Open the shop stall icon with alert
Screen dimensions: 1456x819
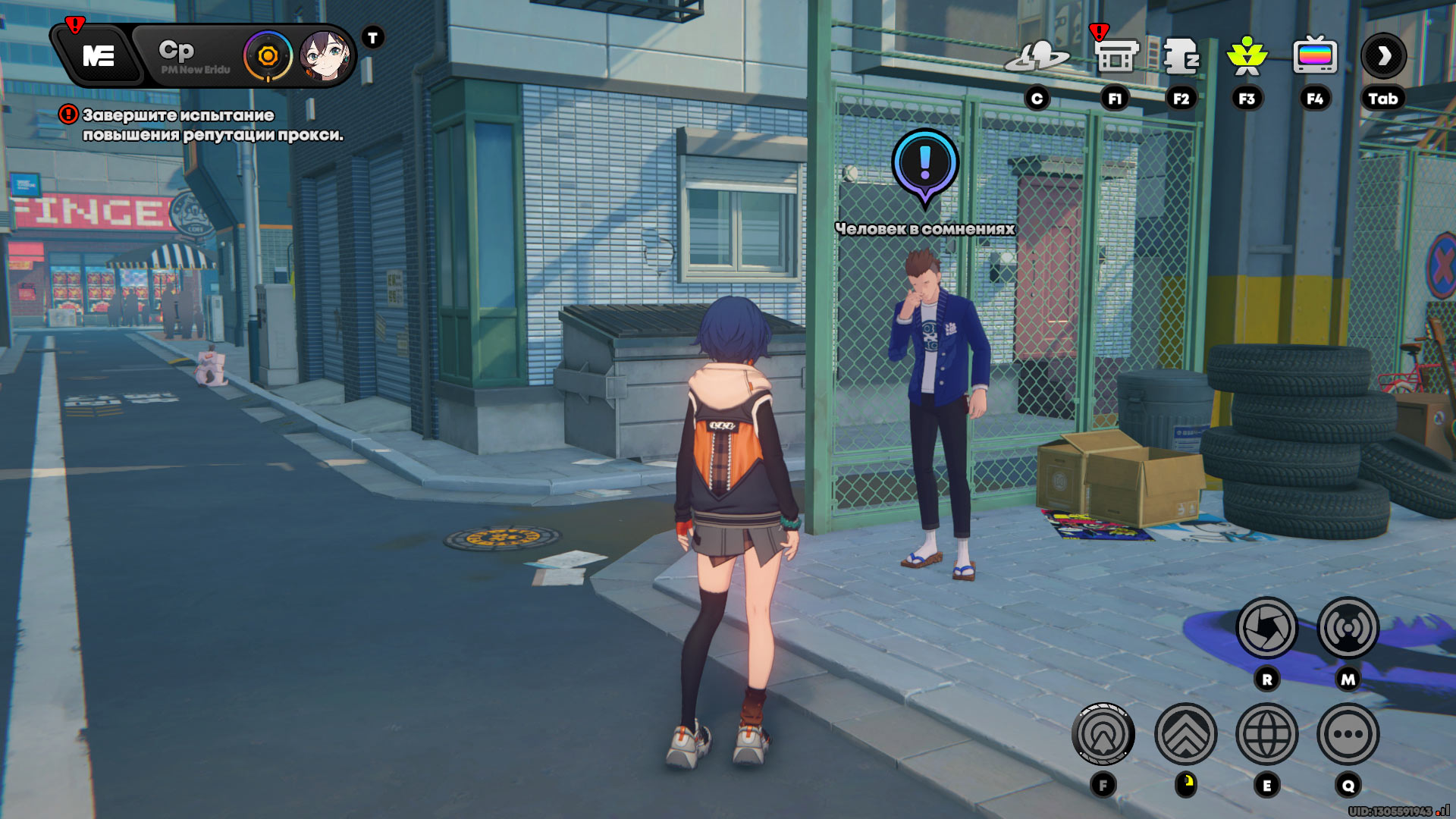1116,56
